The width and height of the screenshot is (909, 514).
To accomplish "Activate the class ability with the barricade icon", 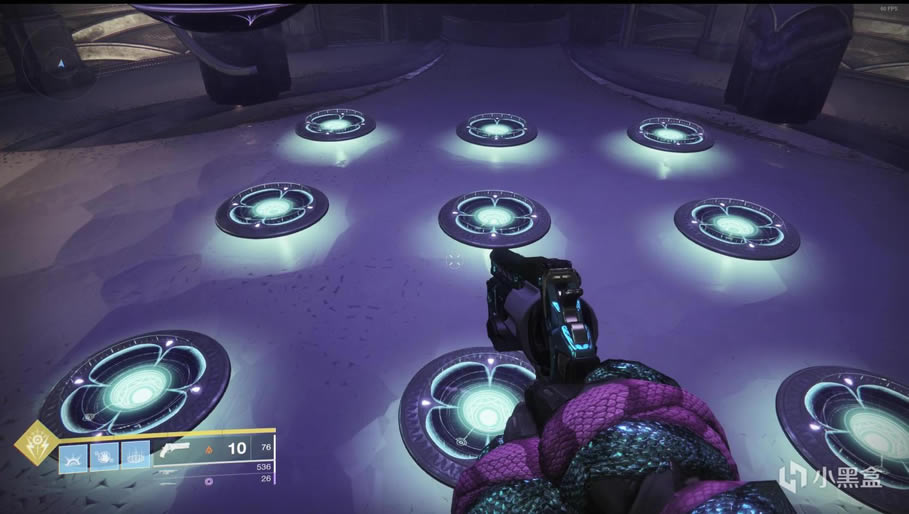I will tap(135, 456).
